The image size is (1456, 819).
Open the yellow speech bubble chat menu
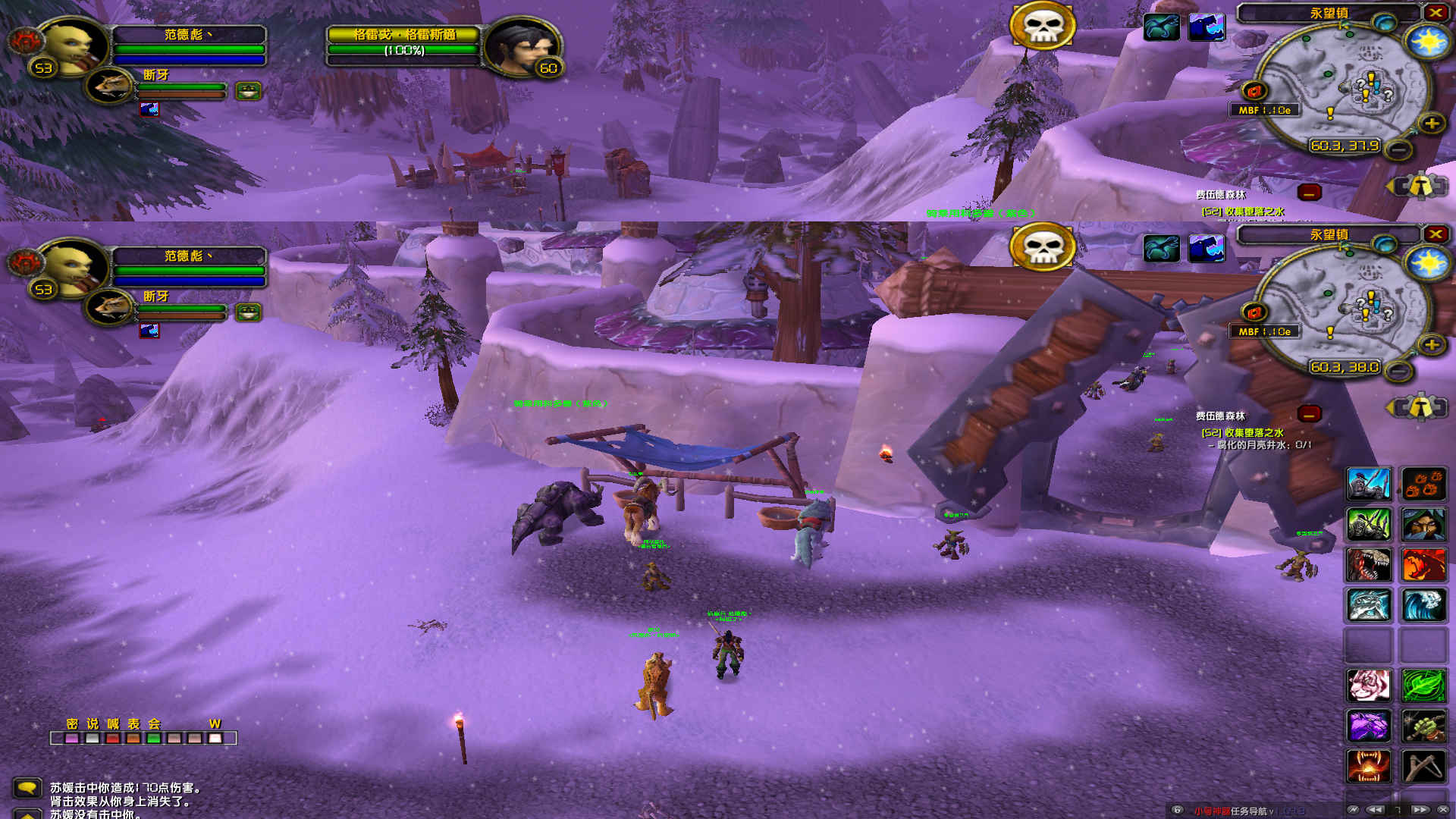pos(27,789)
